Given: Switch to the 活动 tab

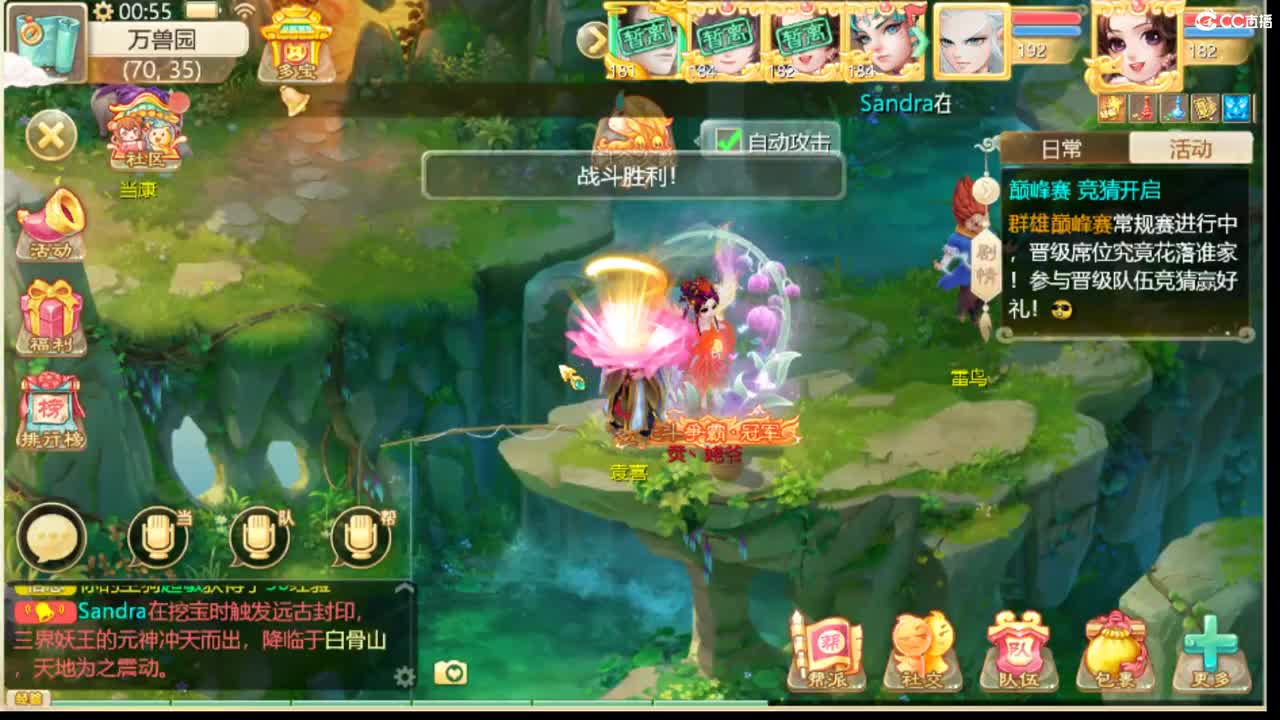Looking at the screenshot, I should point(1191,147).
